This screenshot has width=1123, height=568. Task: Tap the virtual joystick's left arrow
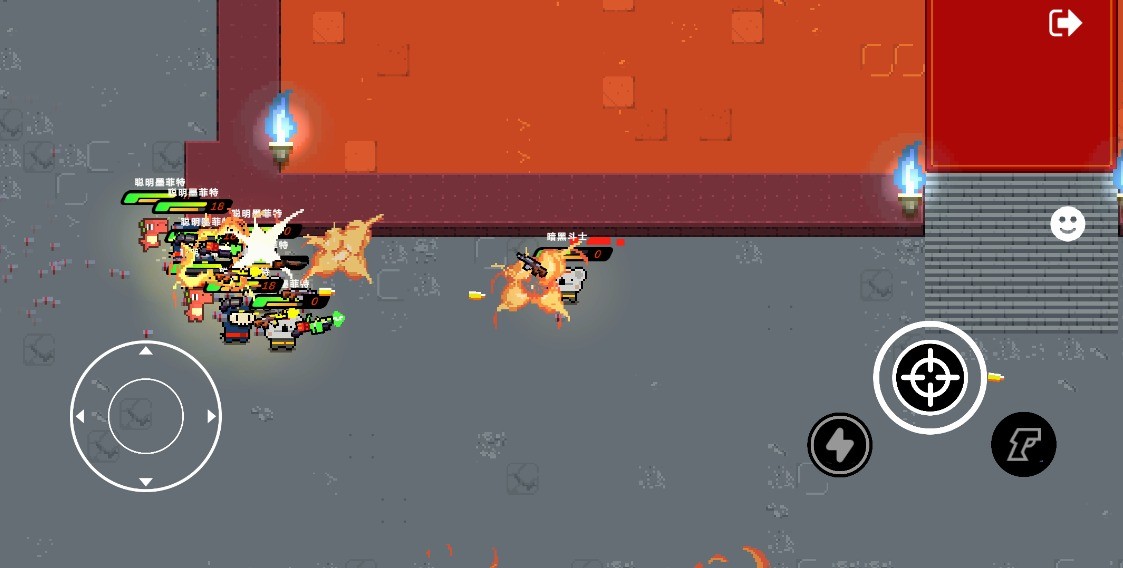pyautogui.click(x=80, y=416)
